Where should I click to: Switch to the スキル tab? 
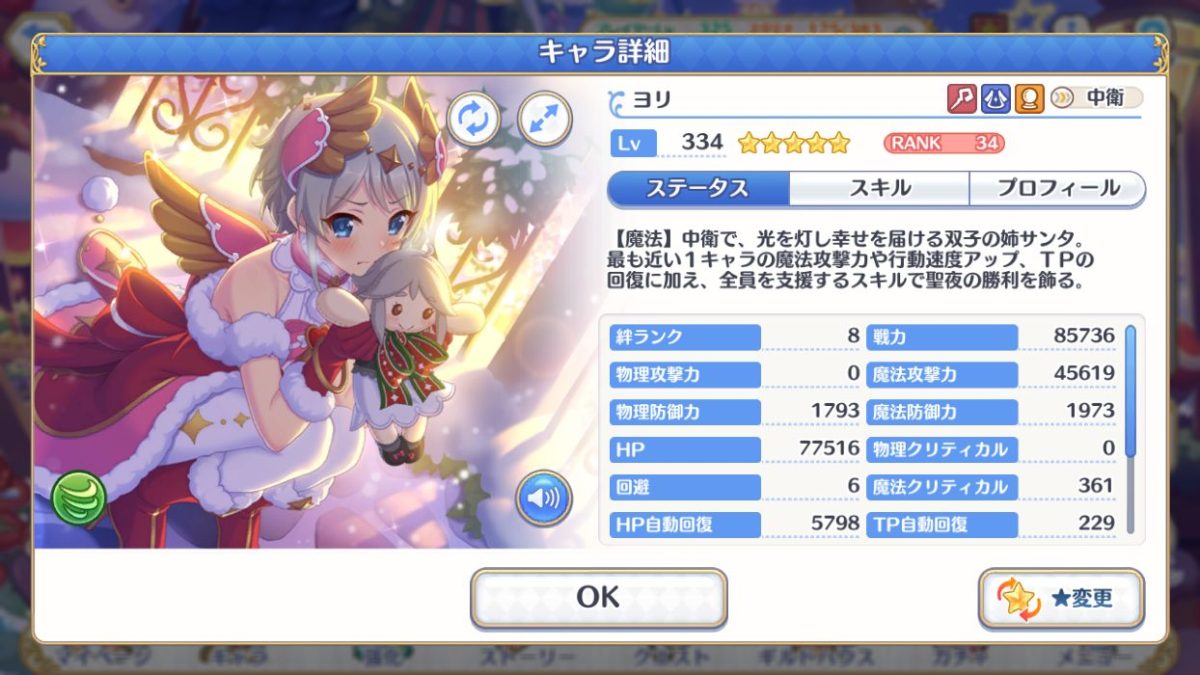click(879, 188)
